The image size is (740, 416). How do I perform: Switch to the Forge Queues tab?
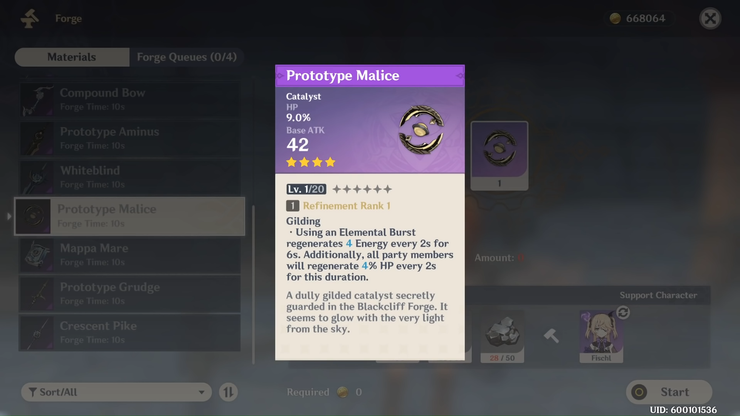pyautogui.click(x=186, y=57)
